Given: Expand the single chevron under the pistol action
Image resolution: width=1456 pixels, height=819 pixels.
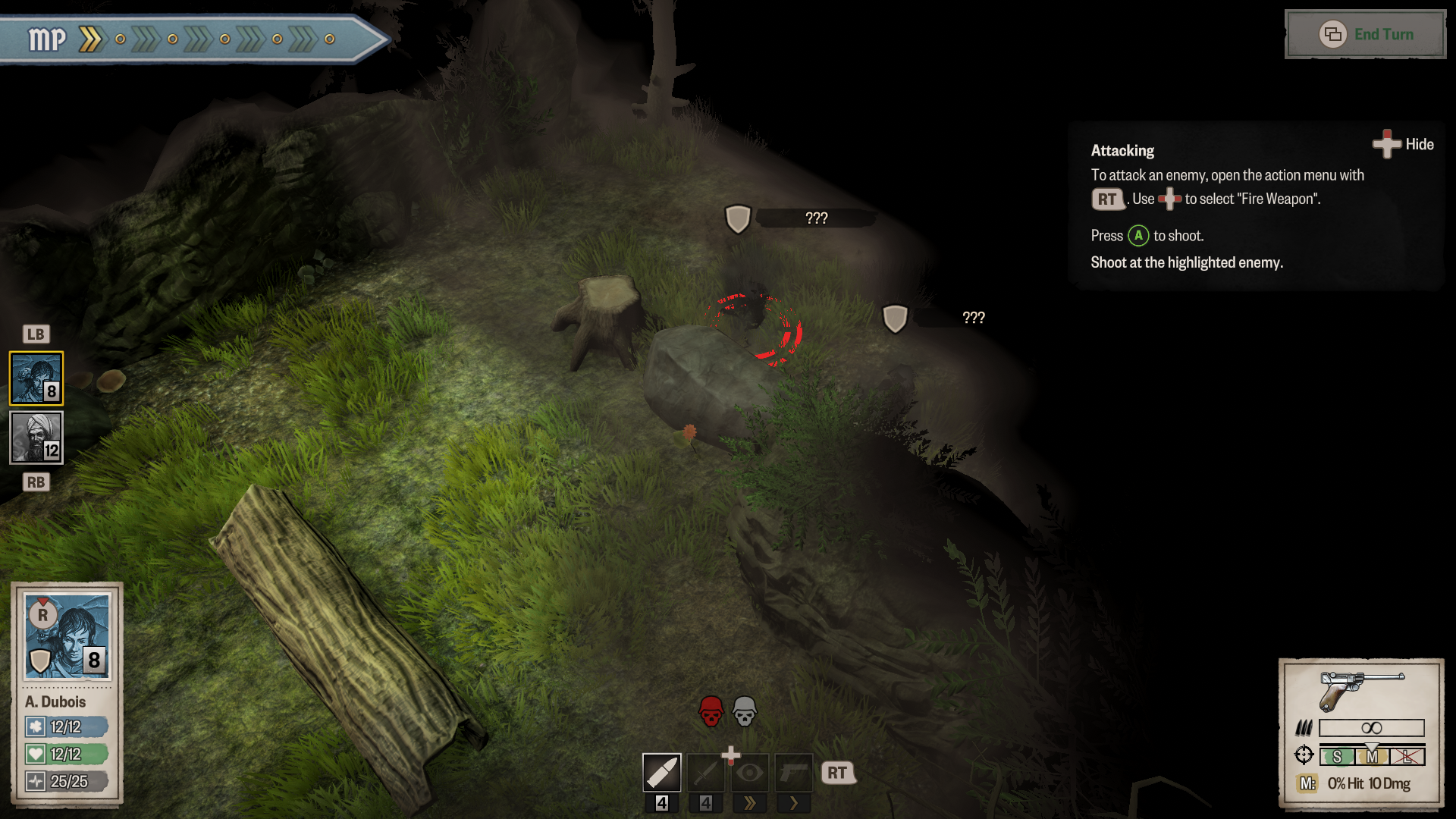Looking at the screenshot, I should pos(794,803).
